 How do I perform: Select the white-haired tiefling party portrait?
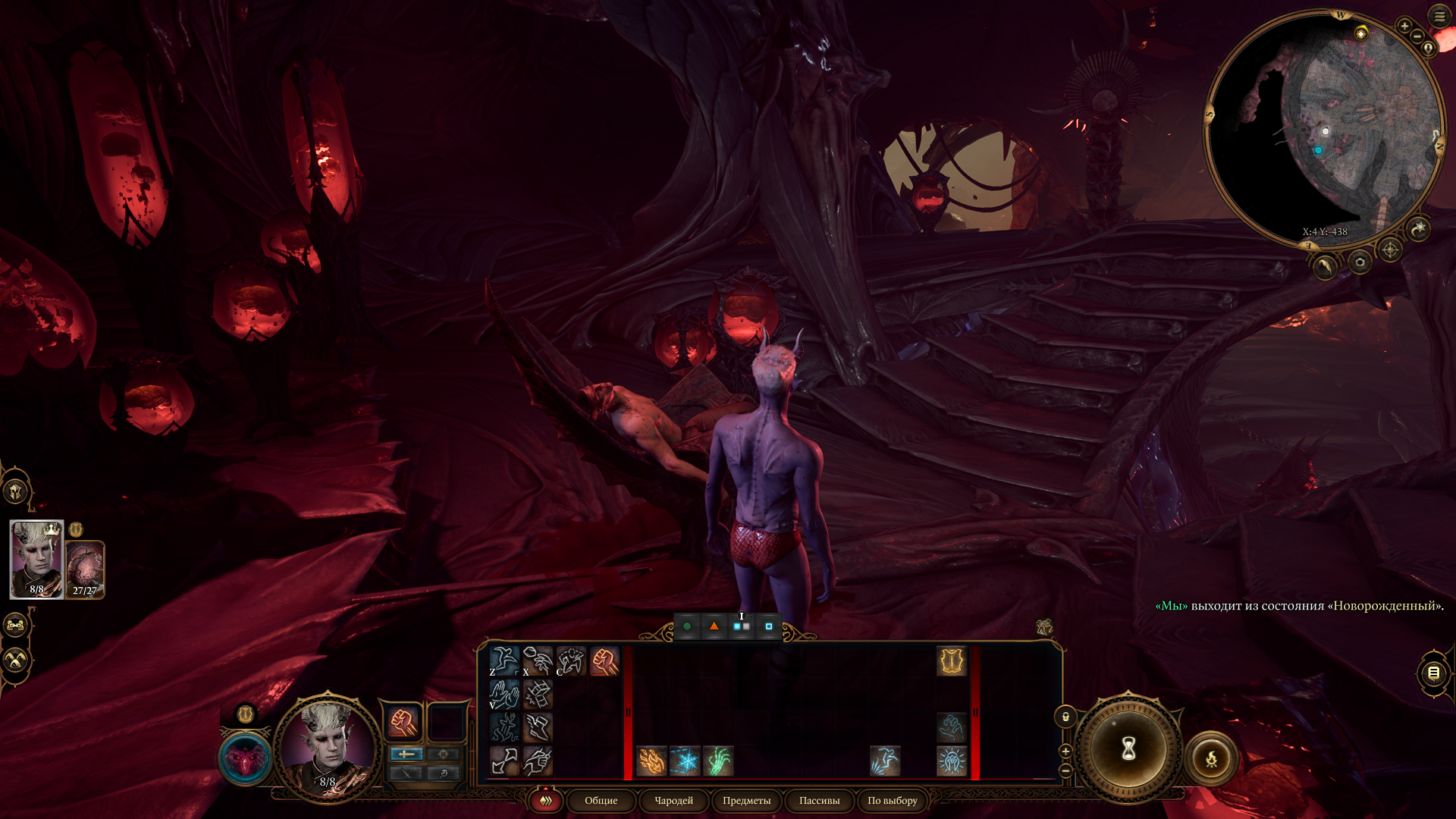(36, 559)
